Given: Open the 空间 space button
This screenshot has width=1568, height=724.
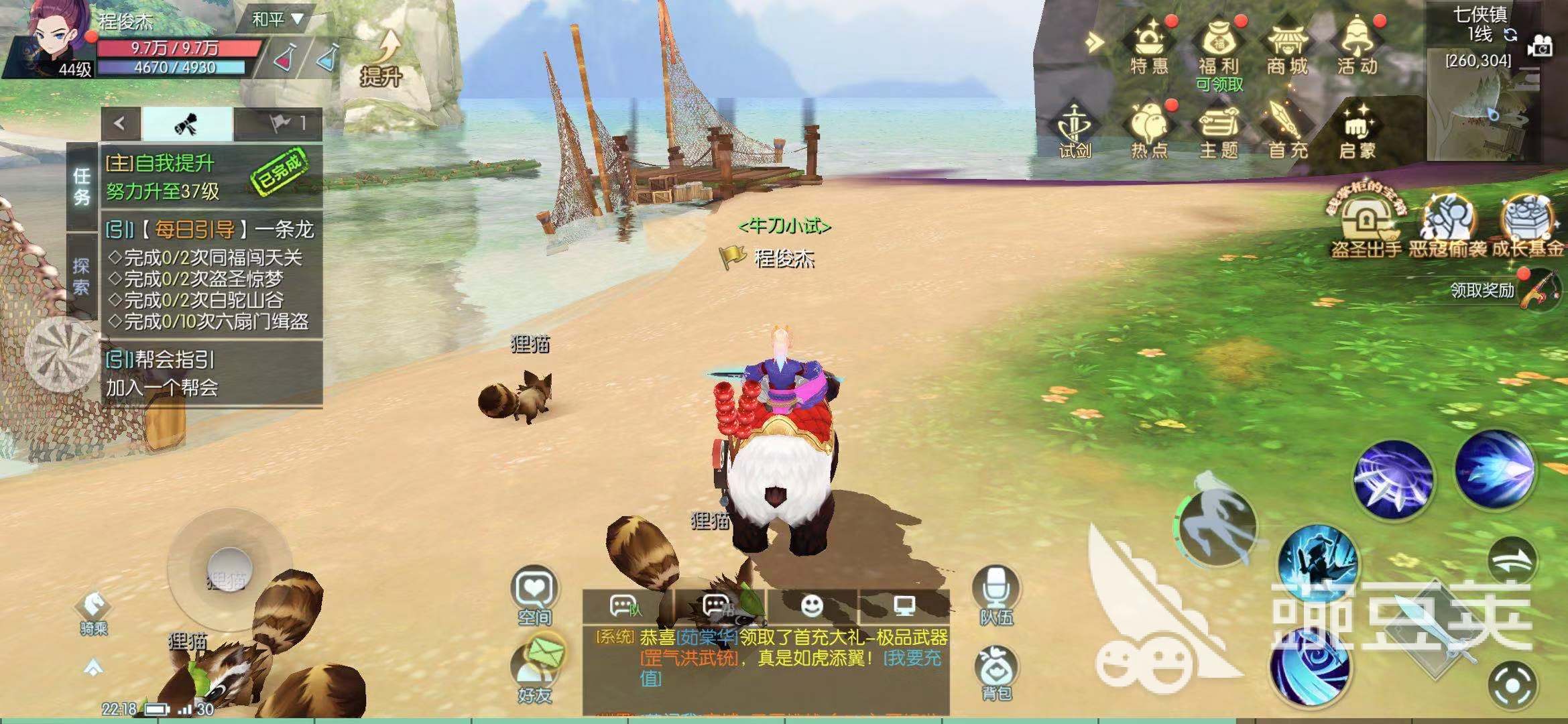Looking at the screenshot, I should (534, 595).
